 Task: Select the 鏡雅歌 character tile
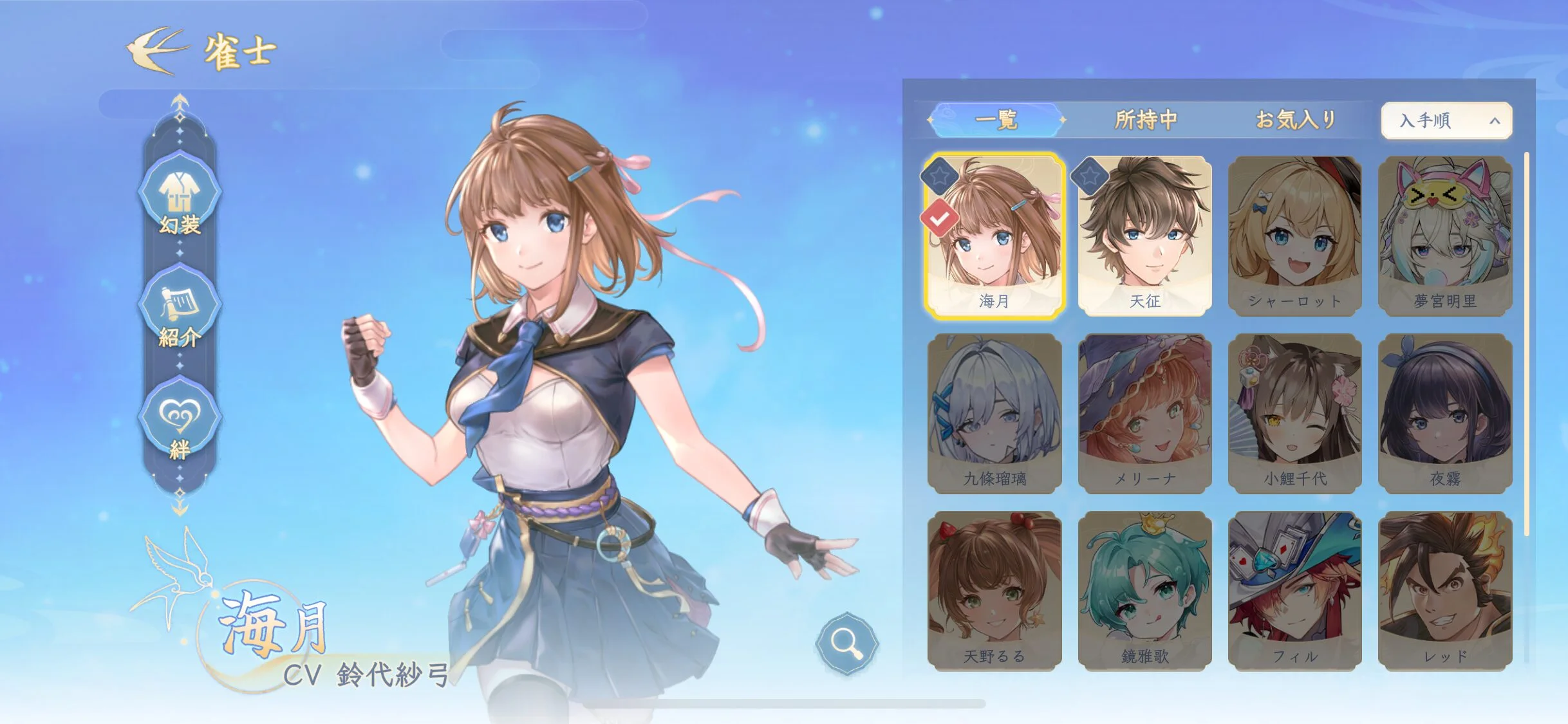tap(1145, 591)
